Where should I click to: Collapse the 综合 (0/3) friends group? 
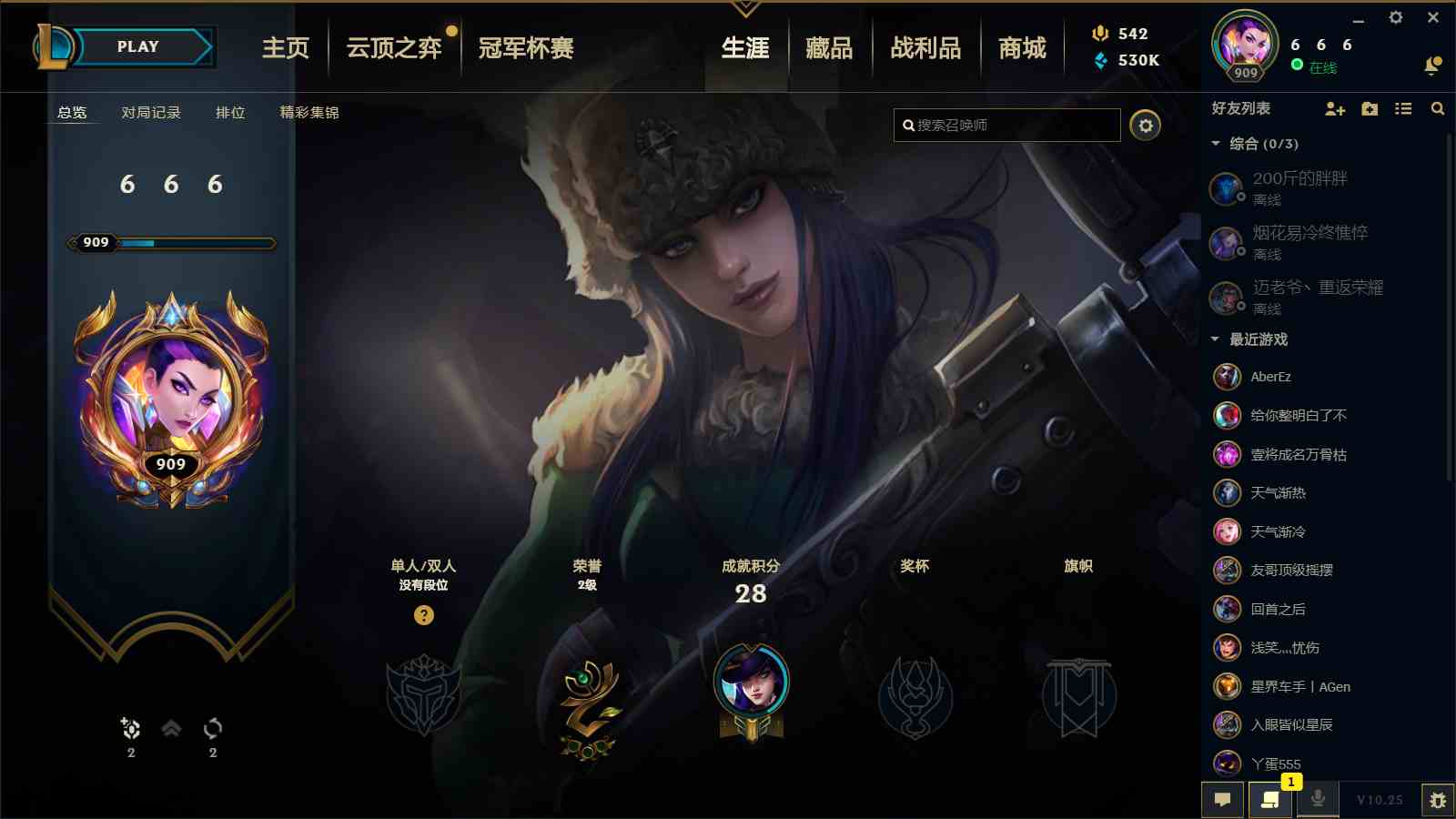(x=1214, y=143)
